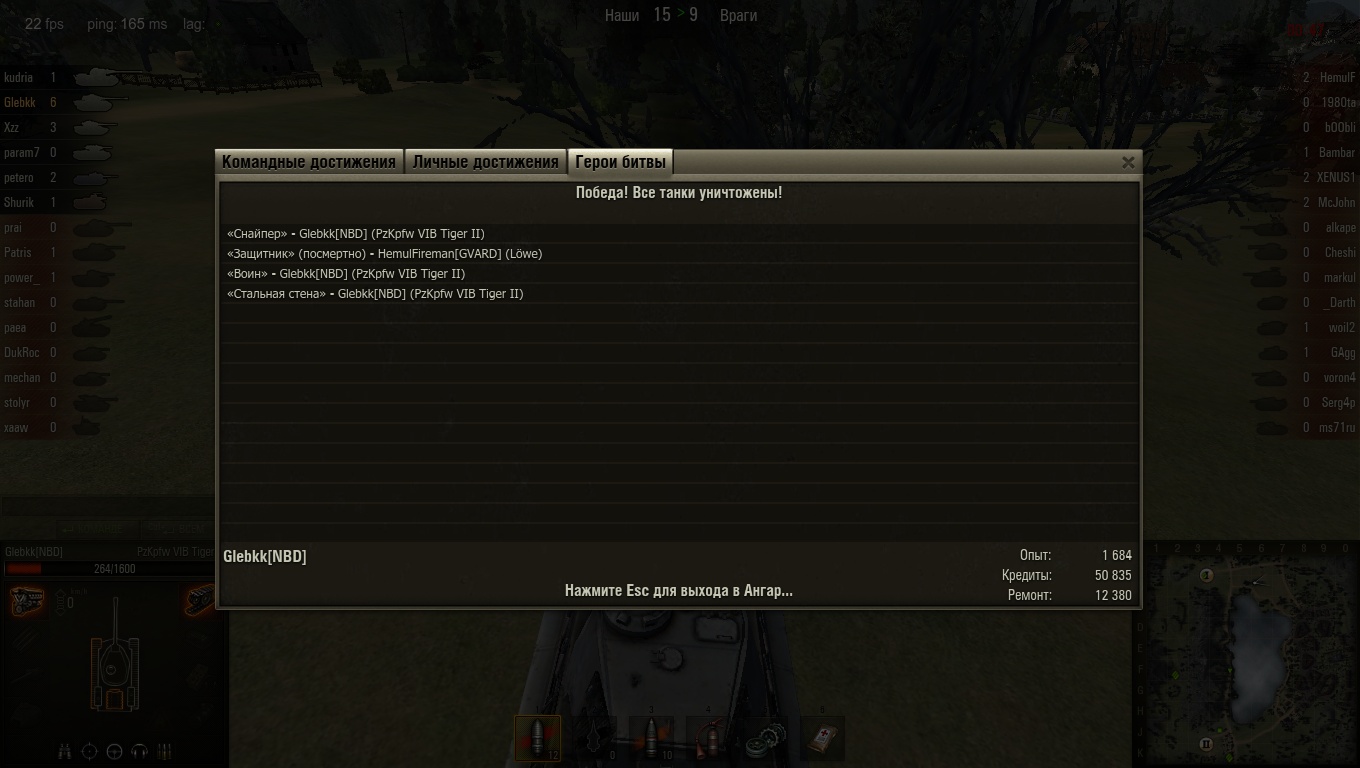The width and height of the screenshot is (1360, 768).
Task: Select the Герои битвы tab
Action: [620, 162]
